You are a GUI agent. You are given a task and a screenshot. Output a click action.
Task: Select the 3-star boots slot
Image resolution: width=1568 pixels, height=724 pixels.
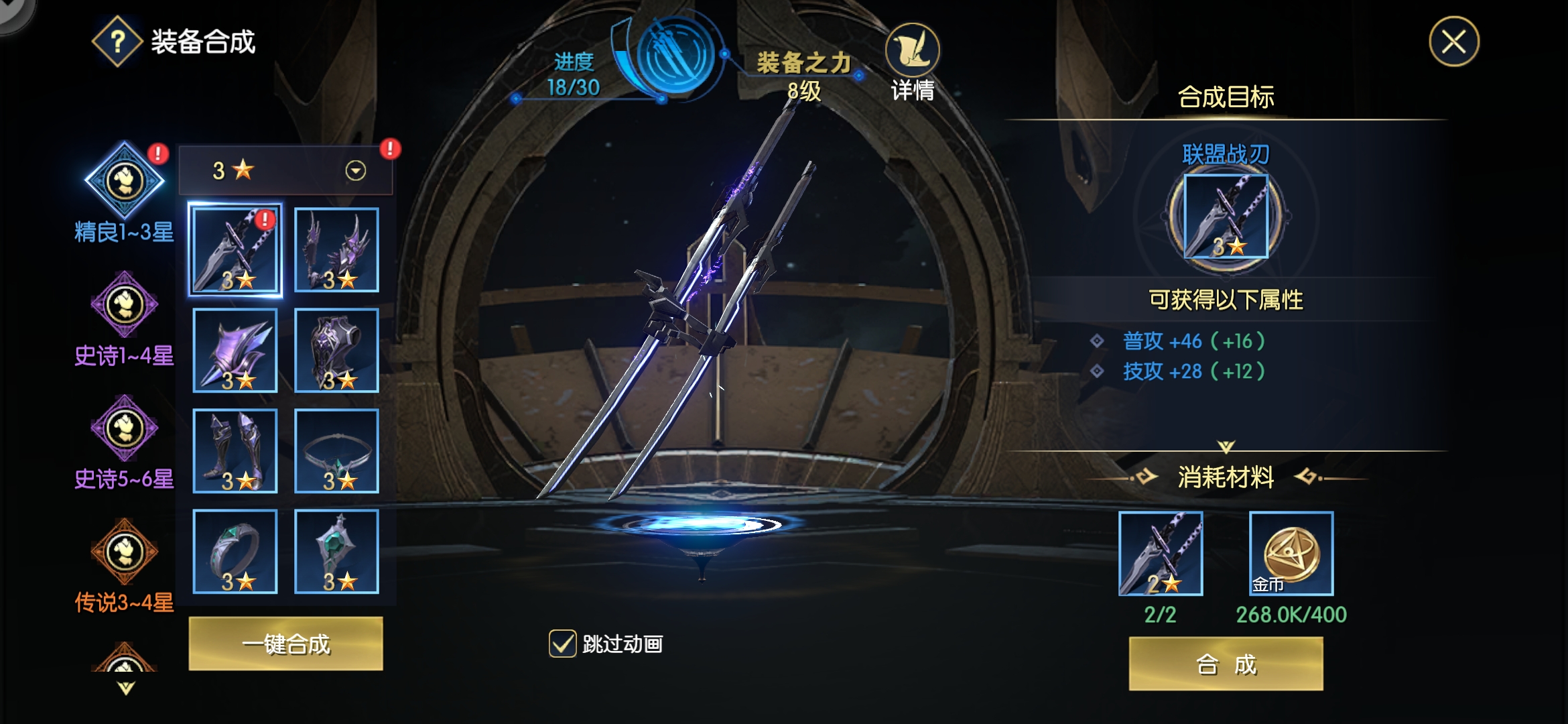point(235,451)
